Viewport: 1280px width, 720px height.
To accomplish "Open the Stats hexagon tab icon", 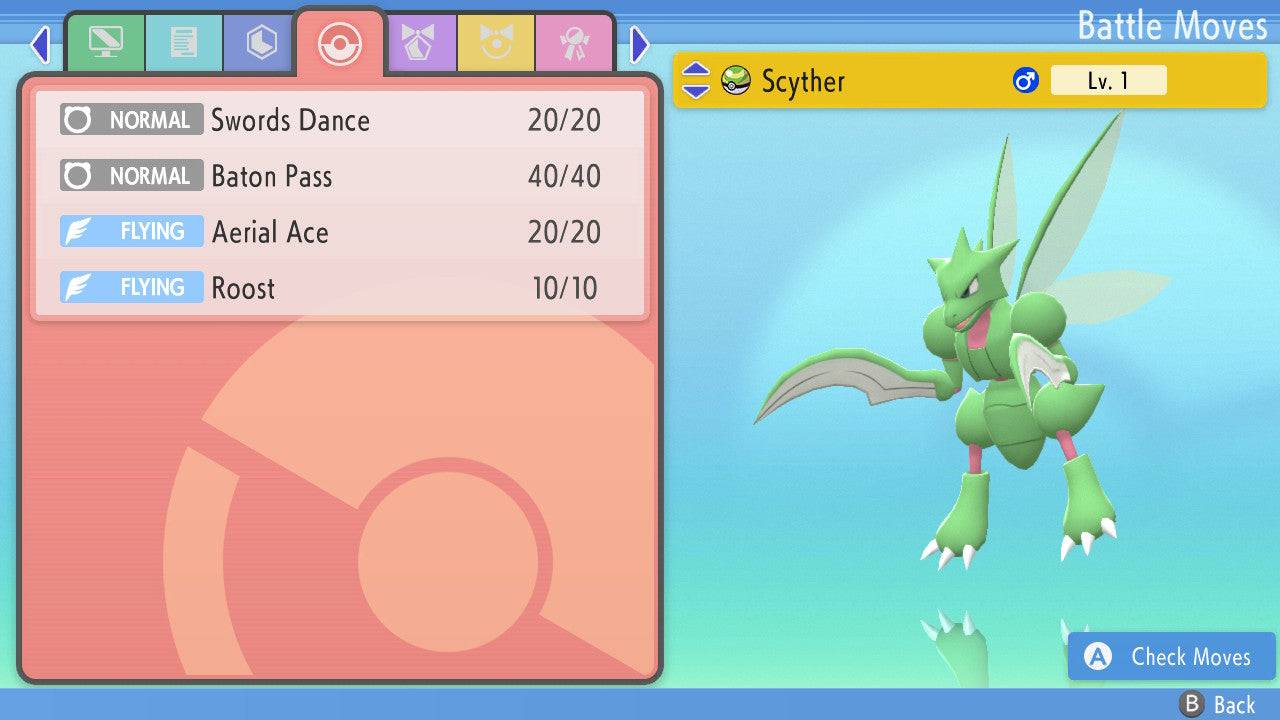I will (258, 42).
